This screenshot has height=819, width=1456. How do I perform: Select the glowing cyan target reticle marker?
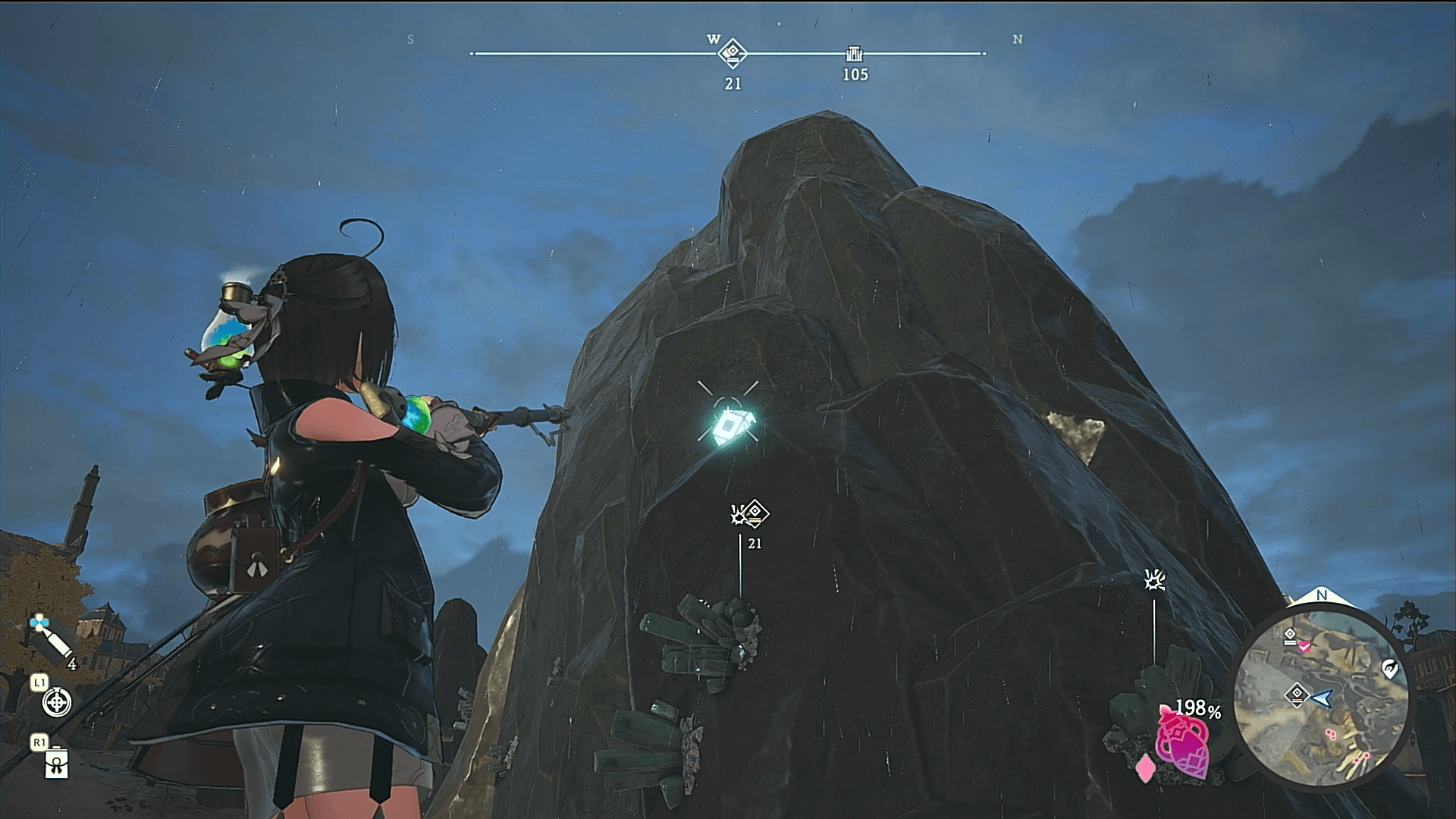coord(728,426)
